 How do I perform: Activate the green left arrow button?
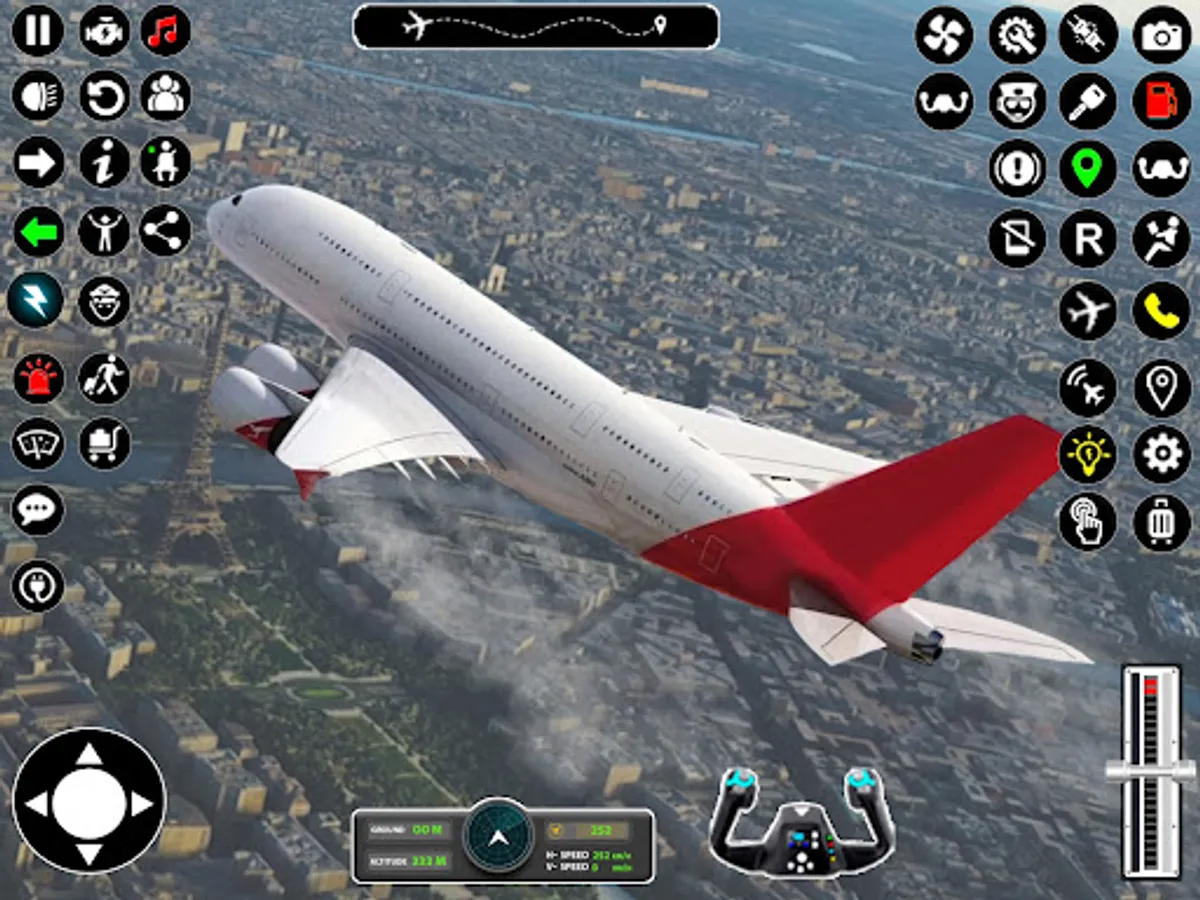(x=38, y=232)
